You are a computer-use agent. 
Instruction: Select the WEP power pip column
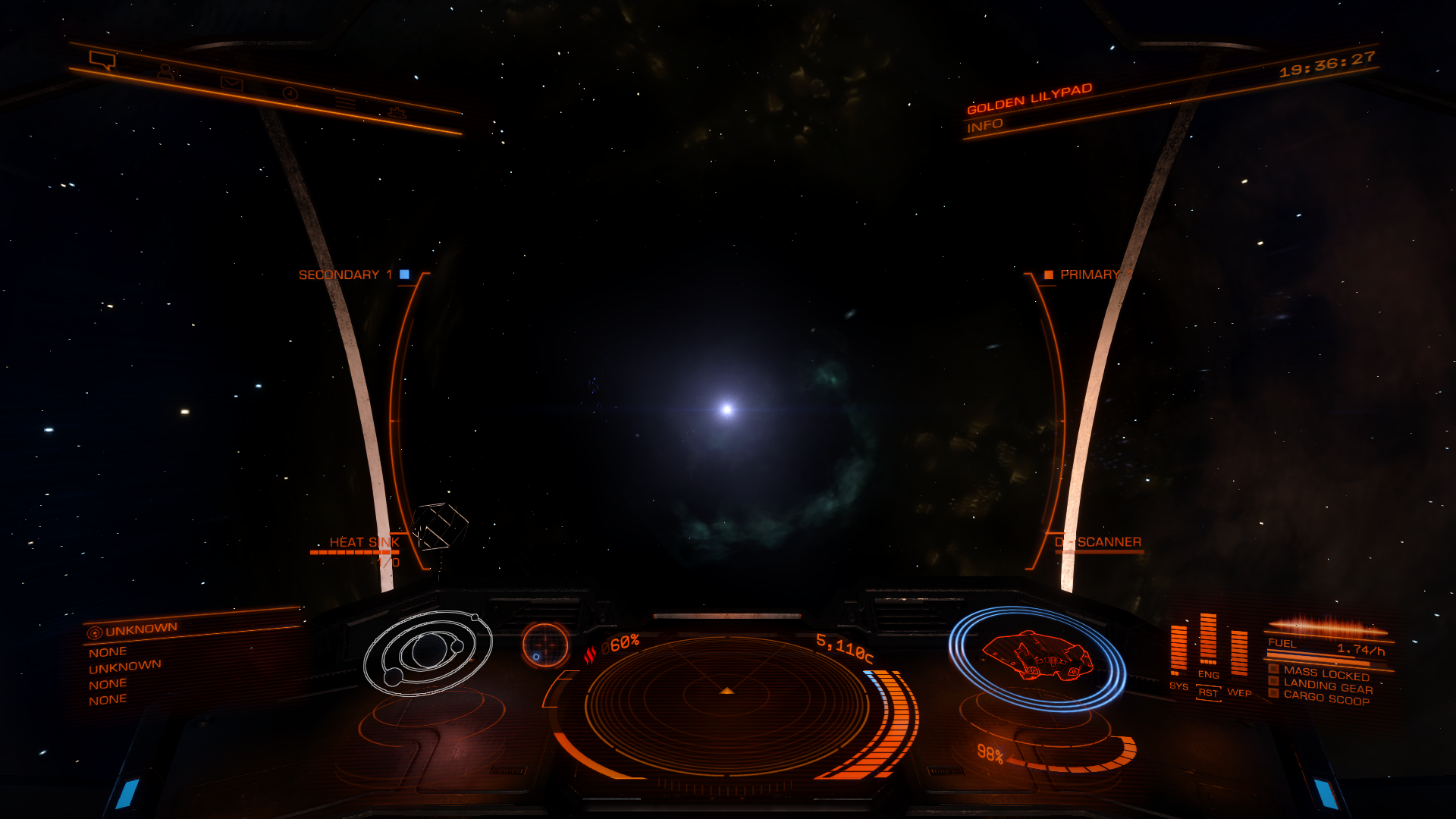[1239, 654]
